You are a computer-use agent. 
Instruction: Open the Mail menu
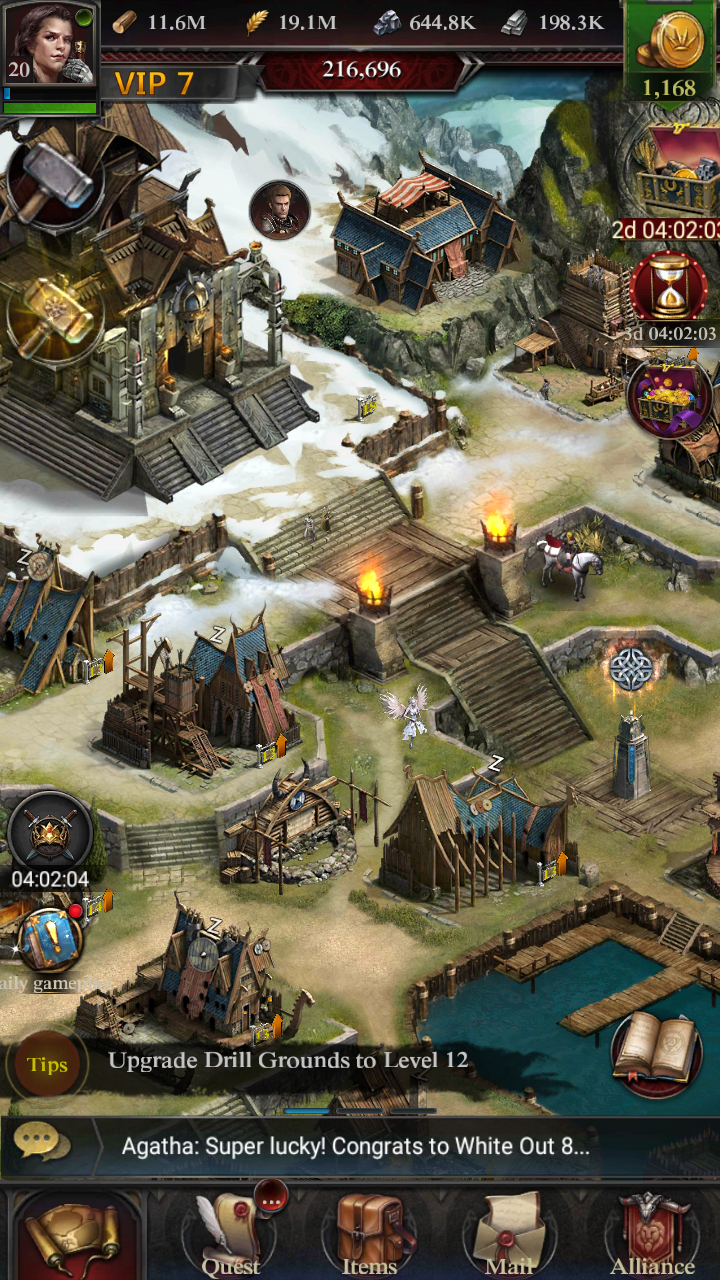509,1236
